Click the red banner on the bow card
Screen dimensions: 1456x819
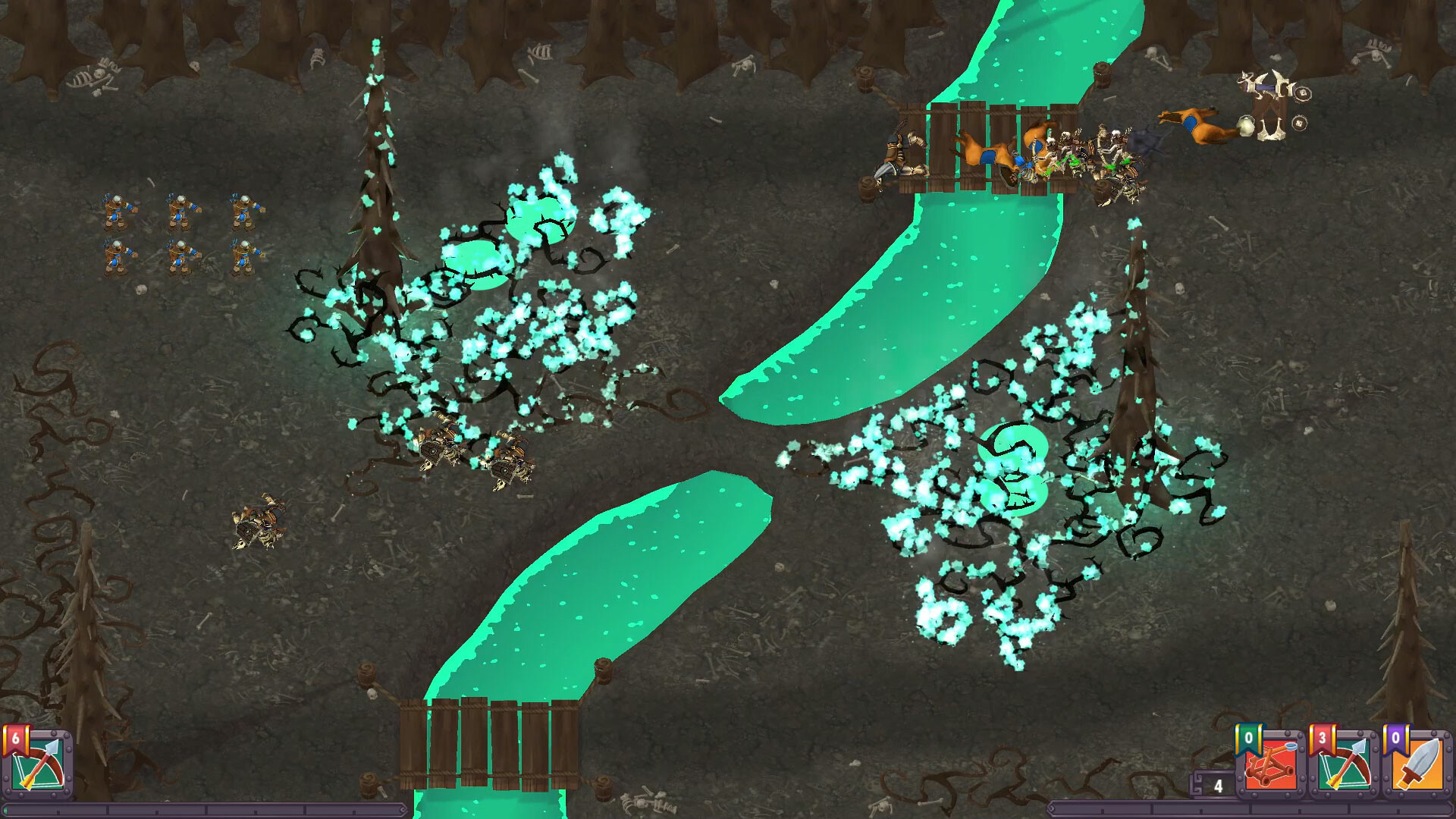1323,736
